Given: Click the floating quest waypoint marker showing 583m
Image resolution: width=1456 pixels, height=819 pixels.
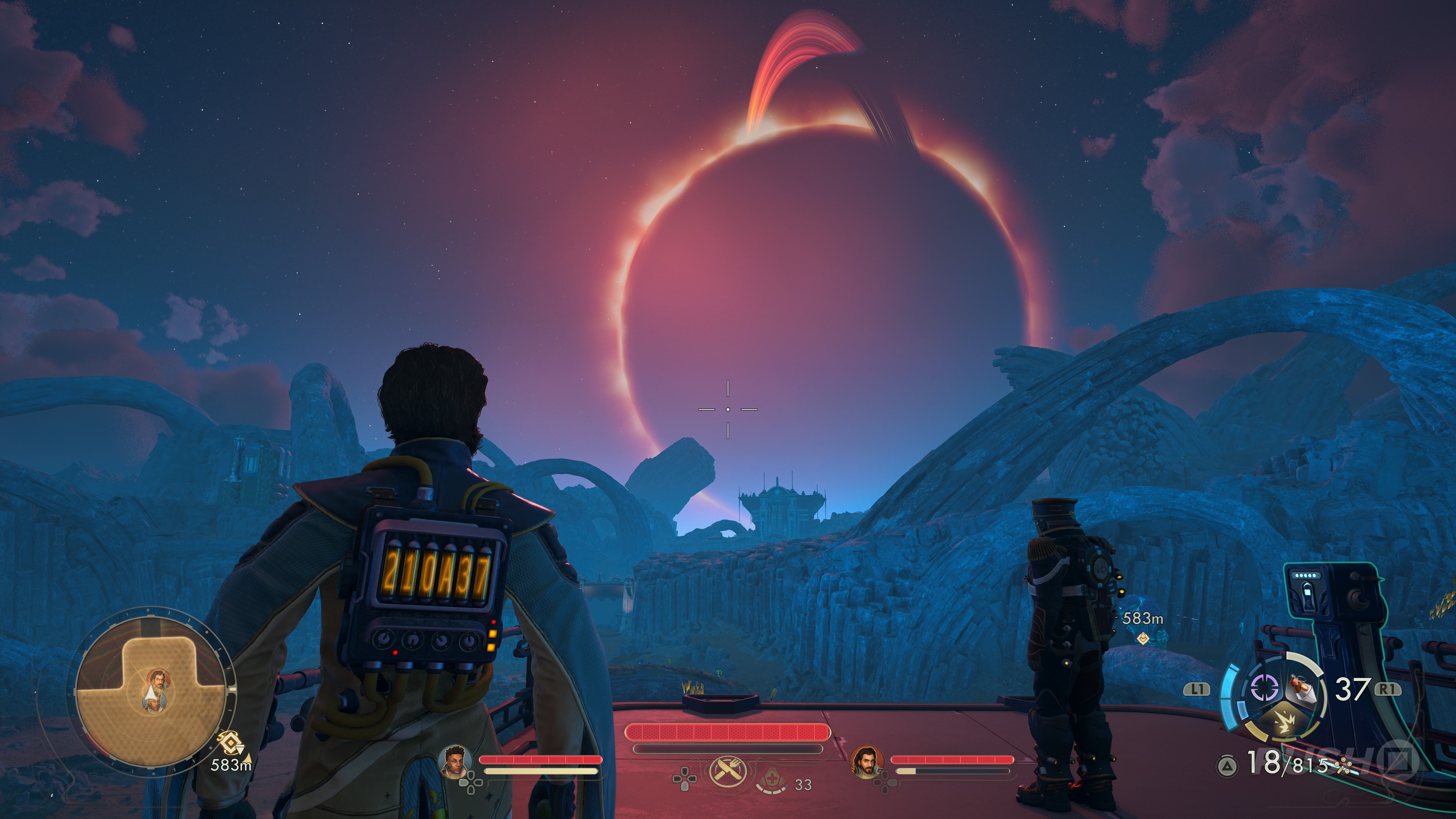Looking at the screenshot, I should [x=1144, y=638].
